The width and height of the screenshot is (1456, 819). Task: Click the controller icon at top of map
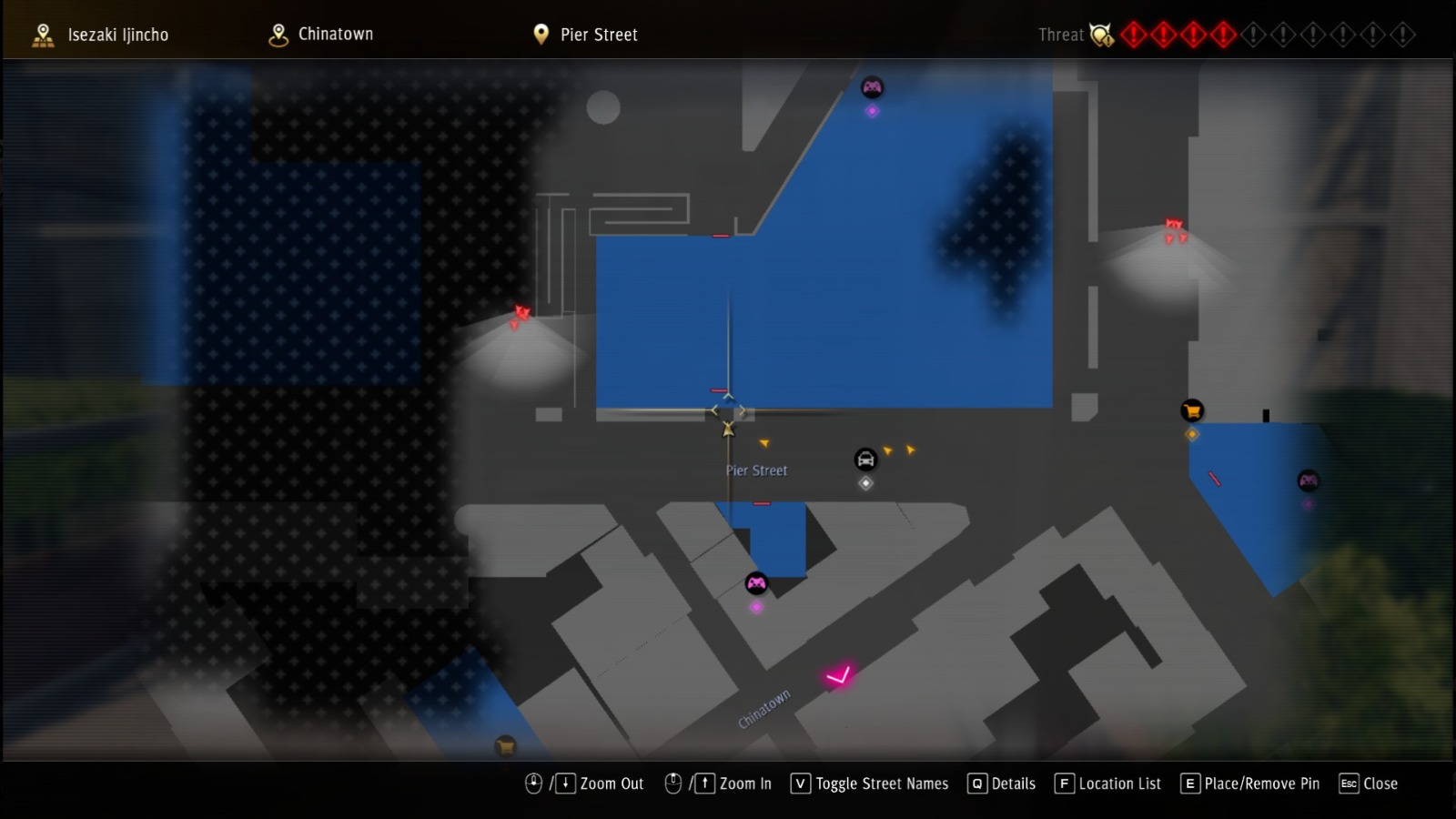(873, 87)
